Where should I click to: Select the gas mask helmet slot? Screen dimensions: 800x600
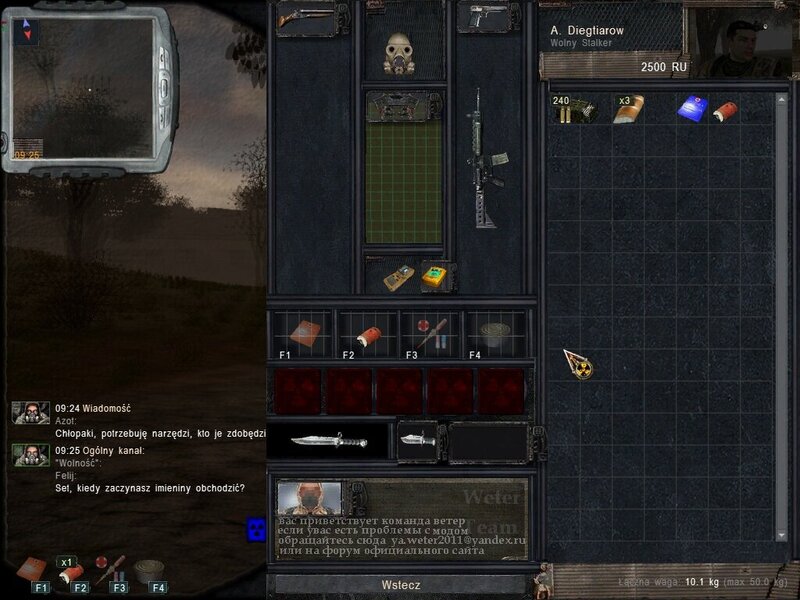pyautogui.click(x=402, y=54)
